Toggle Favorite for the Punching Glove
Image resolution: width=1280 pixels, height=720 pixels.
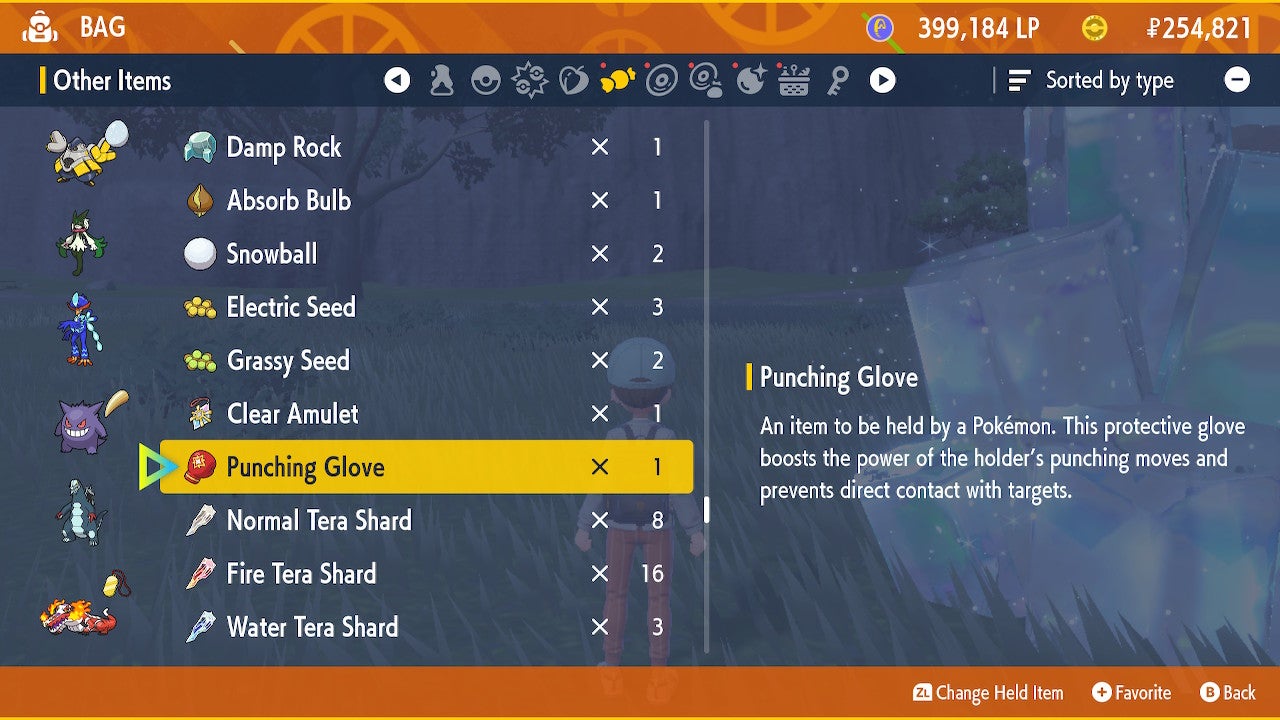[x=1131, y=692]
